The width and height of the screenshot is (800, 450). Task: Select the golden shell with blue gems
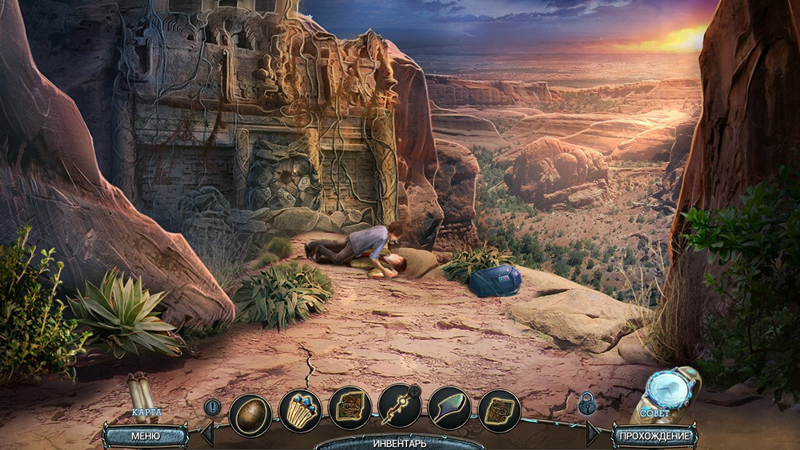pos(300,408)
